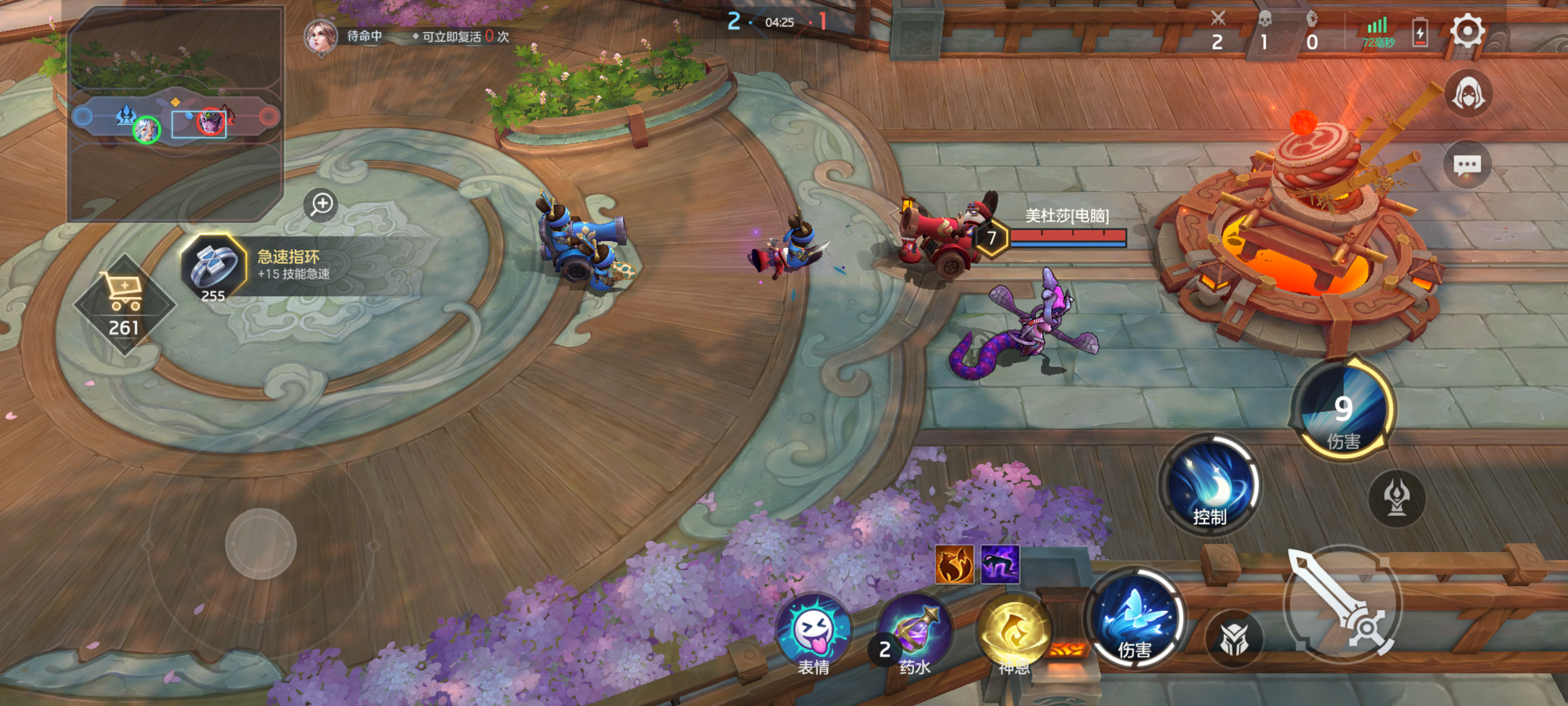Image resolution: width=1568 pixels, height=706 pixels.
Task: Use the 药水 potion
Action: tap(915, 633)
